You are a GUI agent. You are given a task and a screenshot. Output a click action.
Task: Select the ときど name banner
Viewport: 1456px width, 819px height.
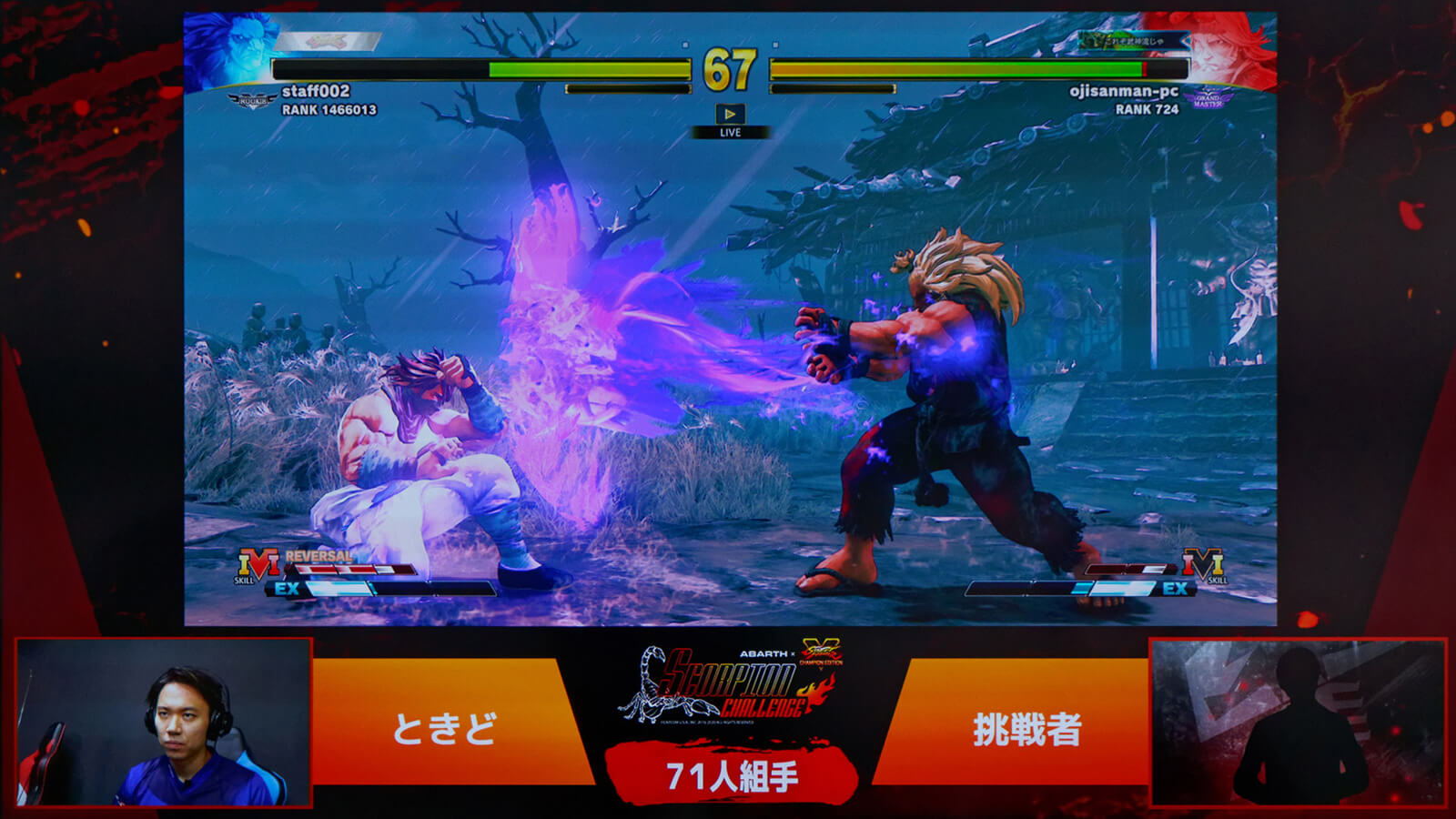pyautogui.click(x=445, y=728)
